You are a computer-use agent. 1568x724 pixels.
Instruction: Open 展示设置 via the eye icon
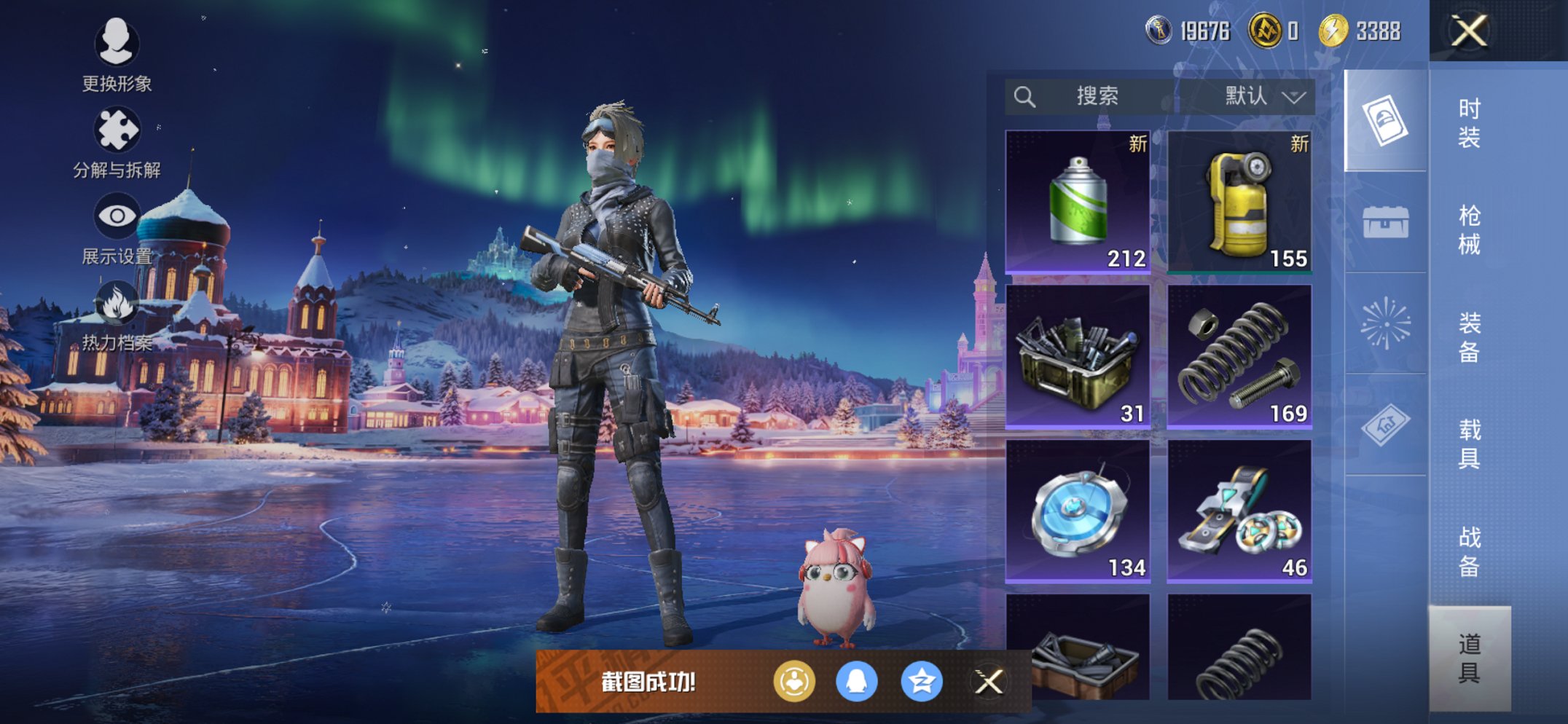[x=117, y=216]
